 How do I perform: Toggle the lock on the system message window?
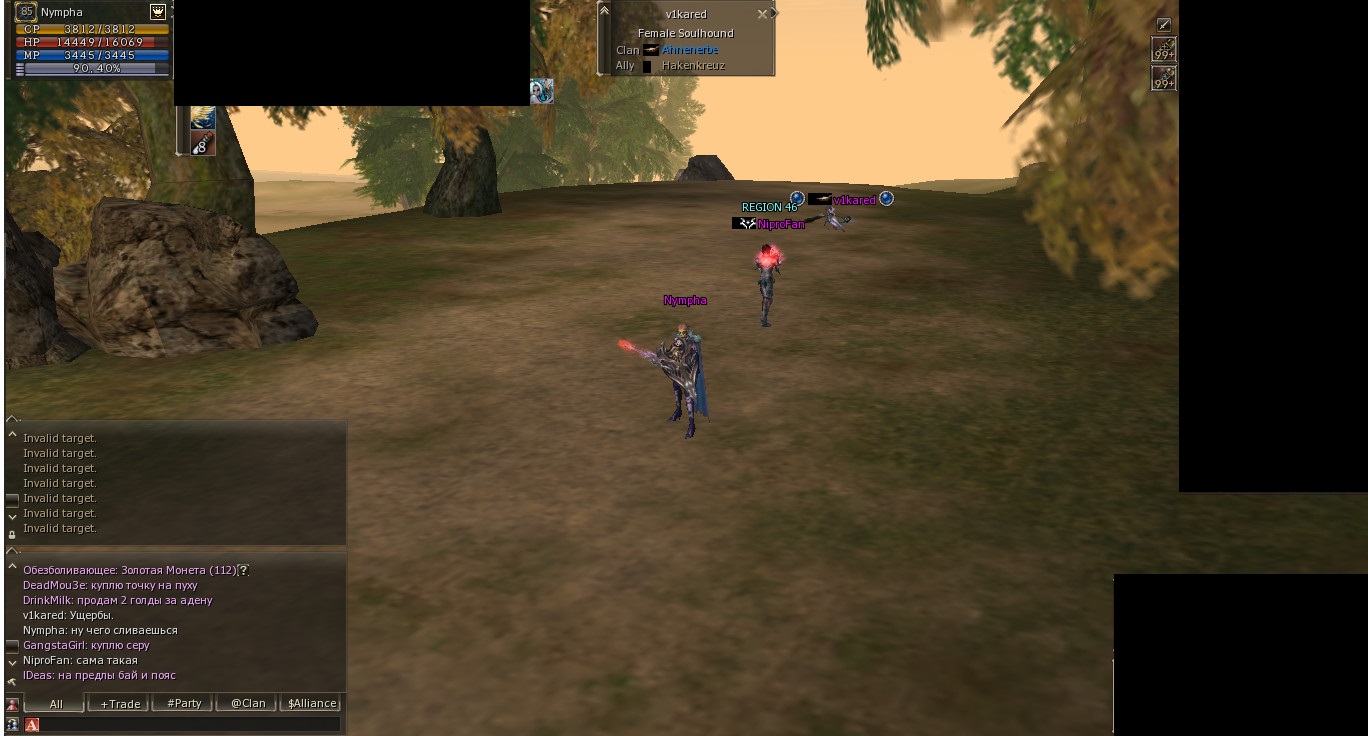(12, 534)
